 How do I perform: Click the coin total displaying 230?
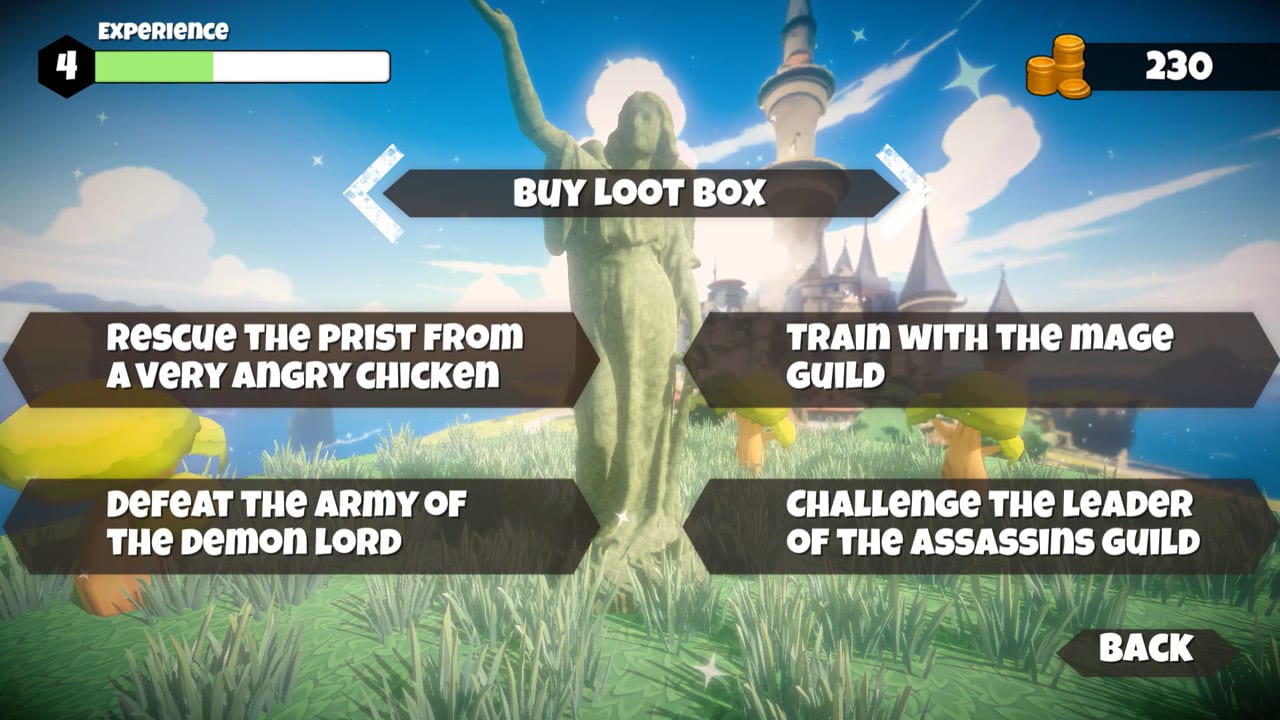pyautogui.click(x=1178, y=67)
